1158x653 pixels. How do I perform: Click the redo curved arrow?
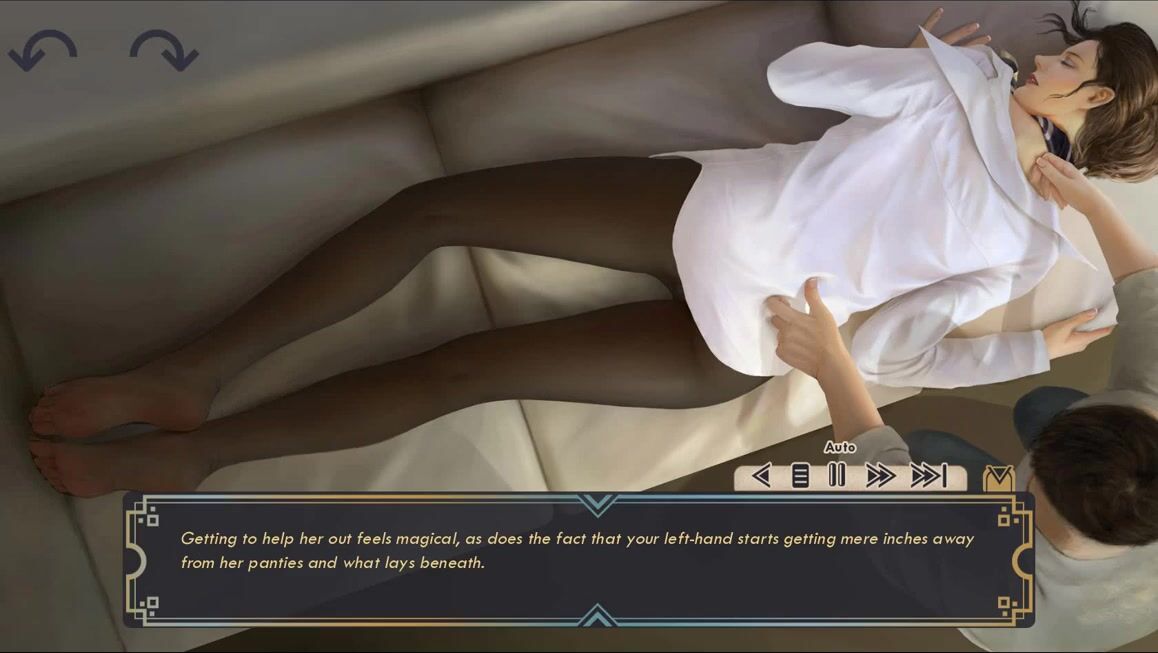[164, 50]
